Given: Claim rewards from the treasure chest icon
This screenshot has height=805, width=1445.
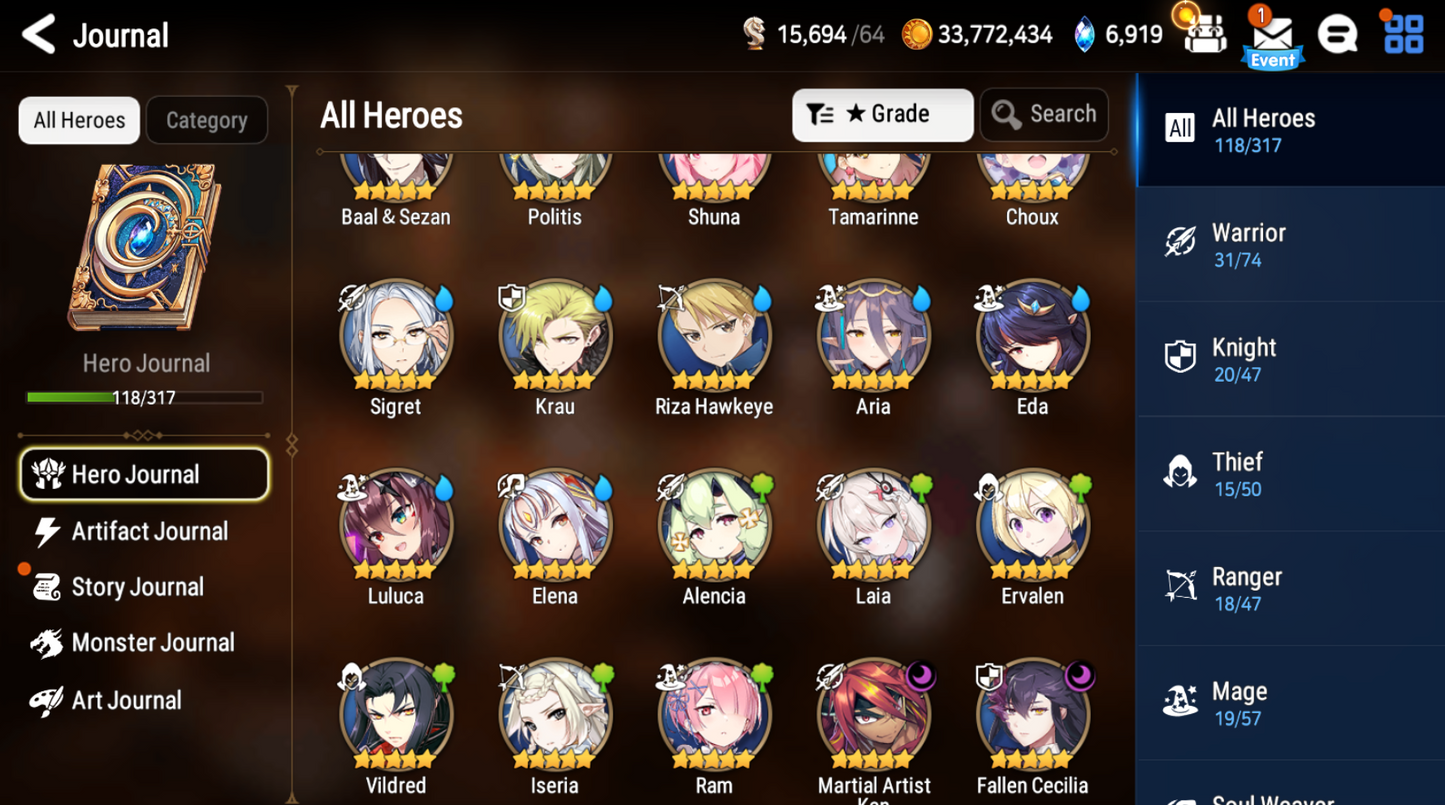Looking at the screenshot, I should tap(1203, 33).
